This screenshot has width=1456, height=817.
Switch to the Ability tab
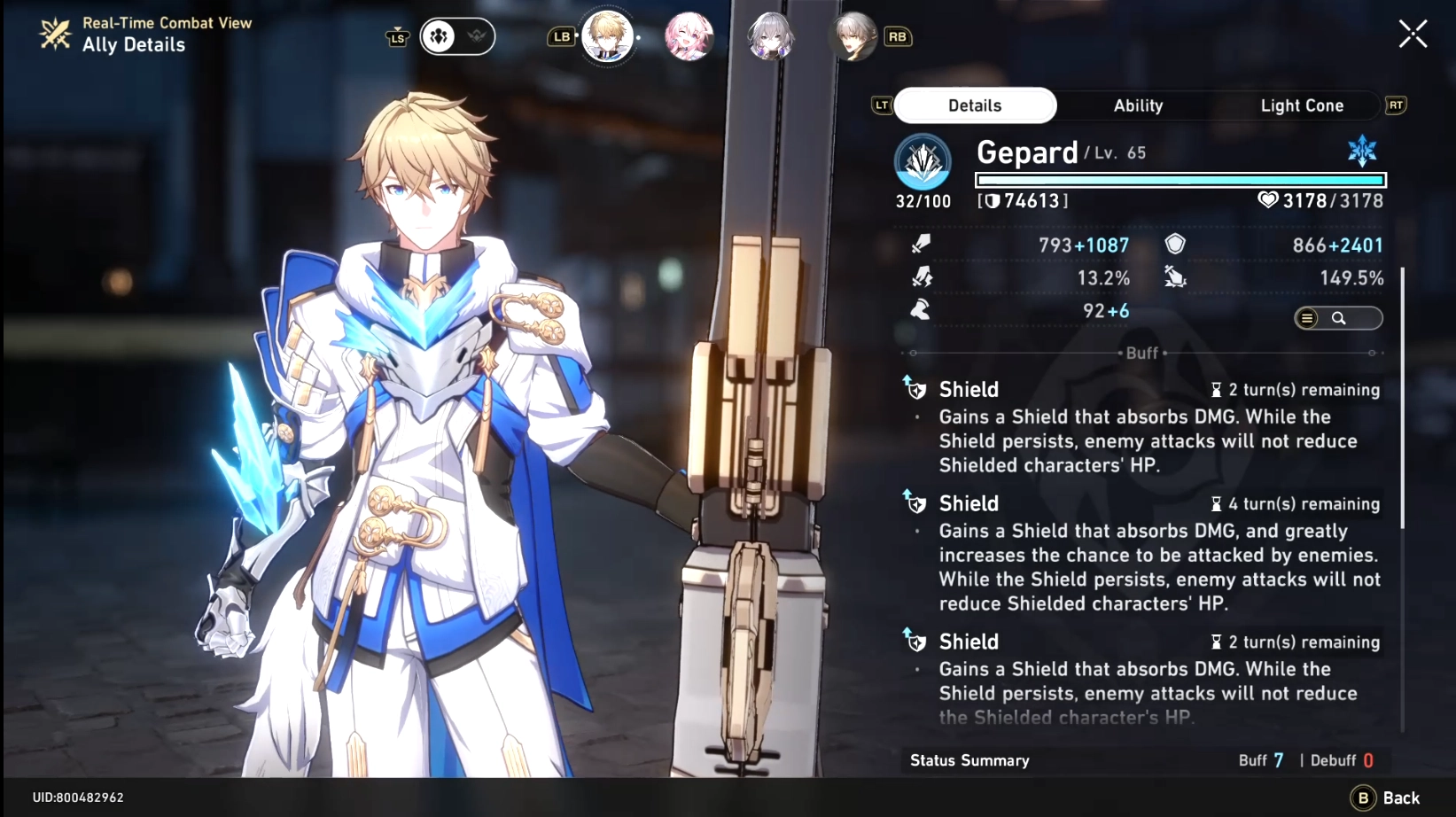pos(1137,105)
